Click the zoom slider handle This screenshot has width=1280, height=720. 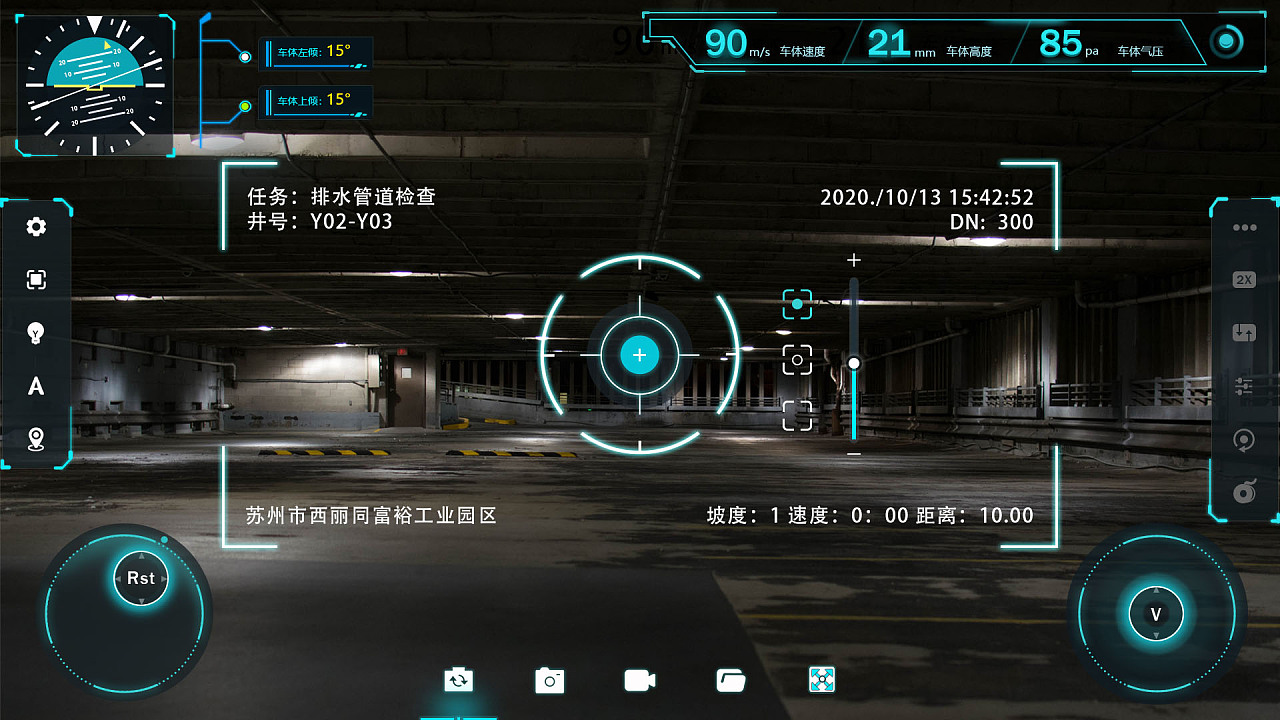coord(853,363)
